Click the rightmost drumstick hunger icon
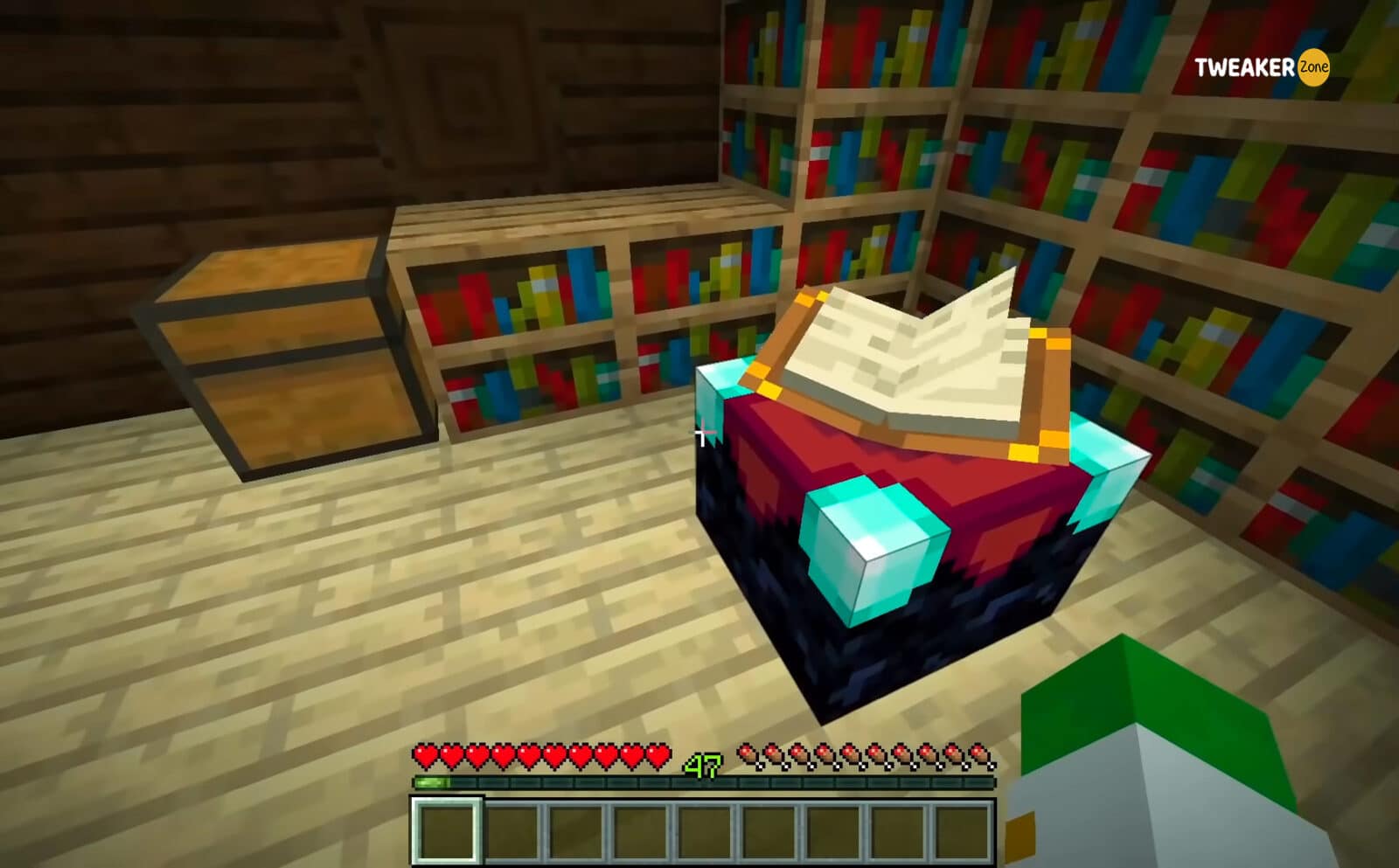 [978, 752]
